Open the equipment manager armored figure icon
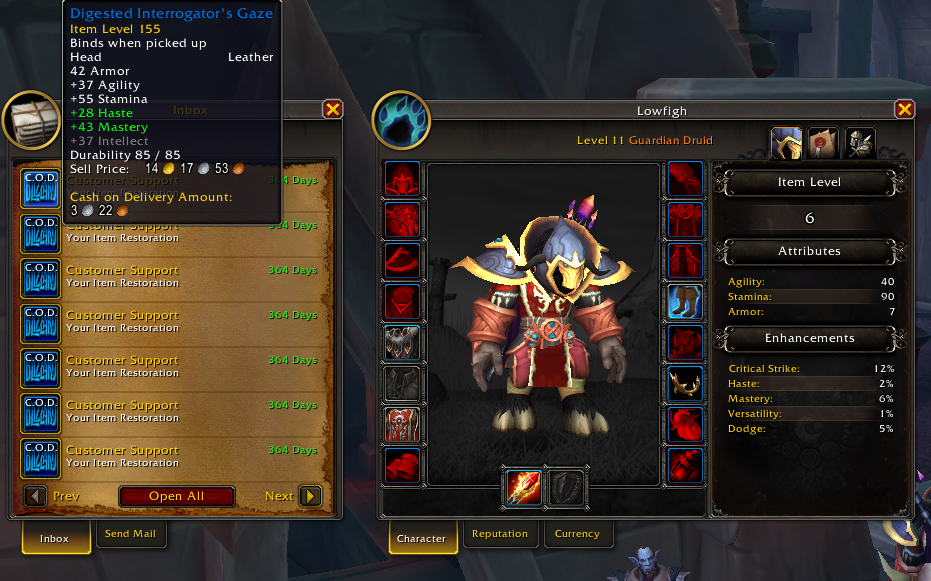Viewport: 931px width, 581px height. [860, 142]
